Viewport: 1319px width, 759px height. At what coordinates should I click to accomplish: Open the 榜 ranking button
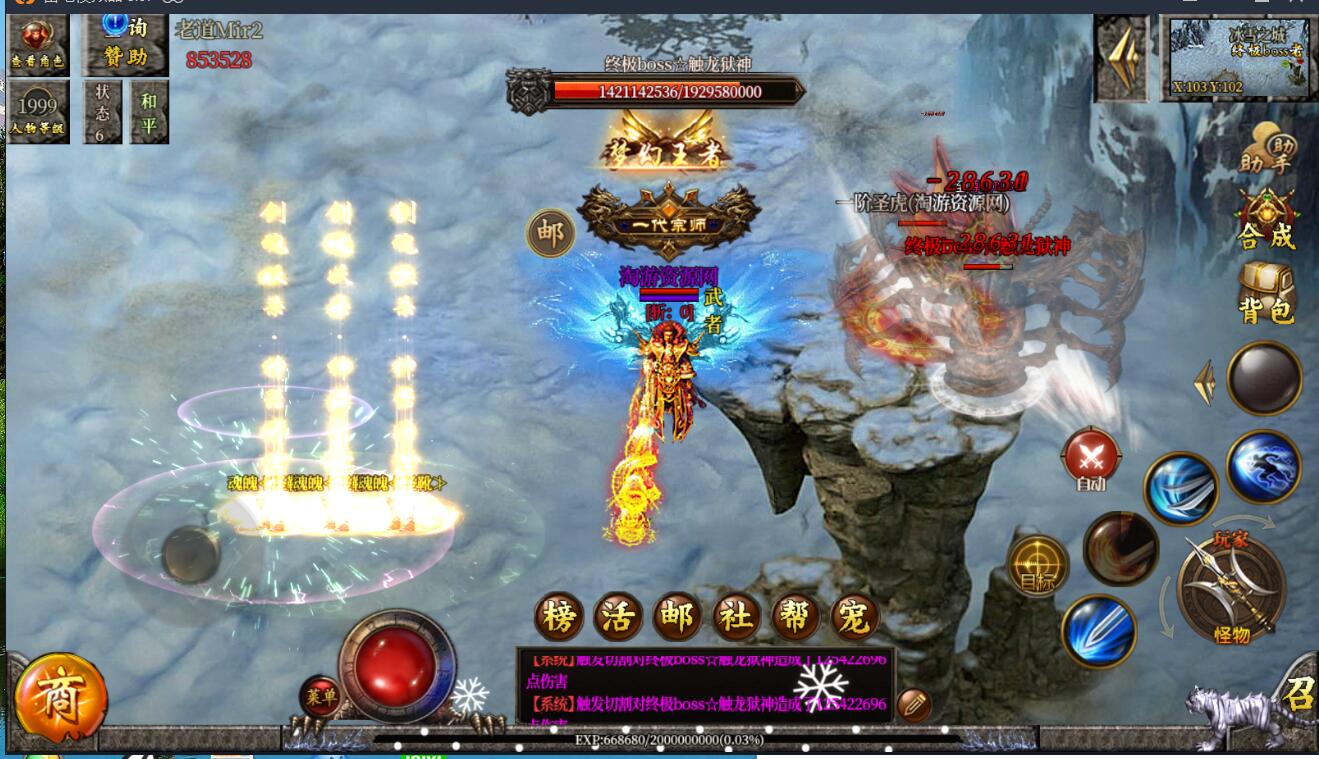559,617
